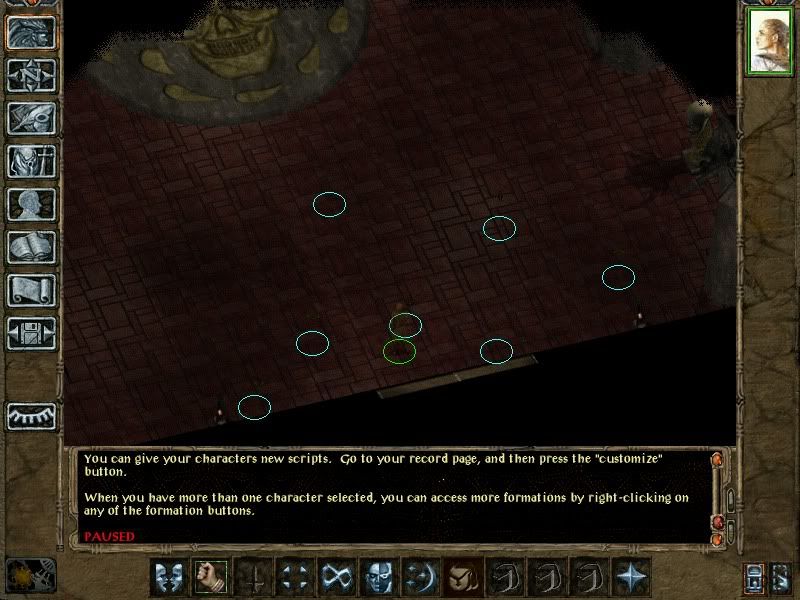Viewport: 800px width, 600px height.
Task: Open options via floppy disk icon
Action: pyautogui.click(x=31, y=333)
